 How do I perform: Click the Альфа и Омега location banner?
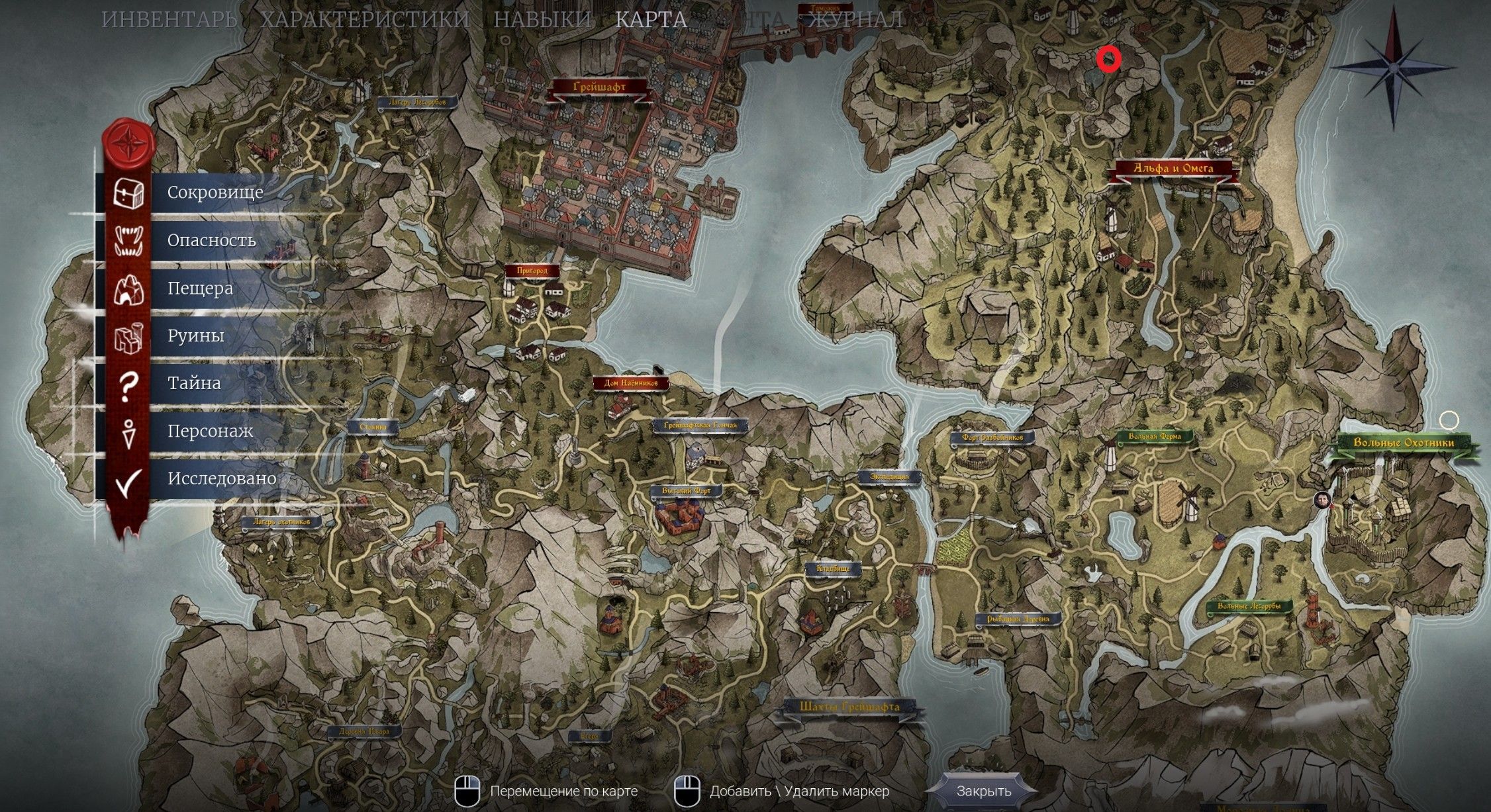(1173, 169)
